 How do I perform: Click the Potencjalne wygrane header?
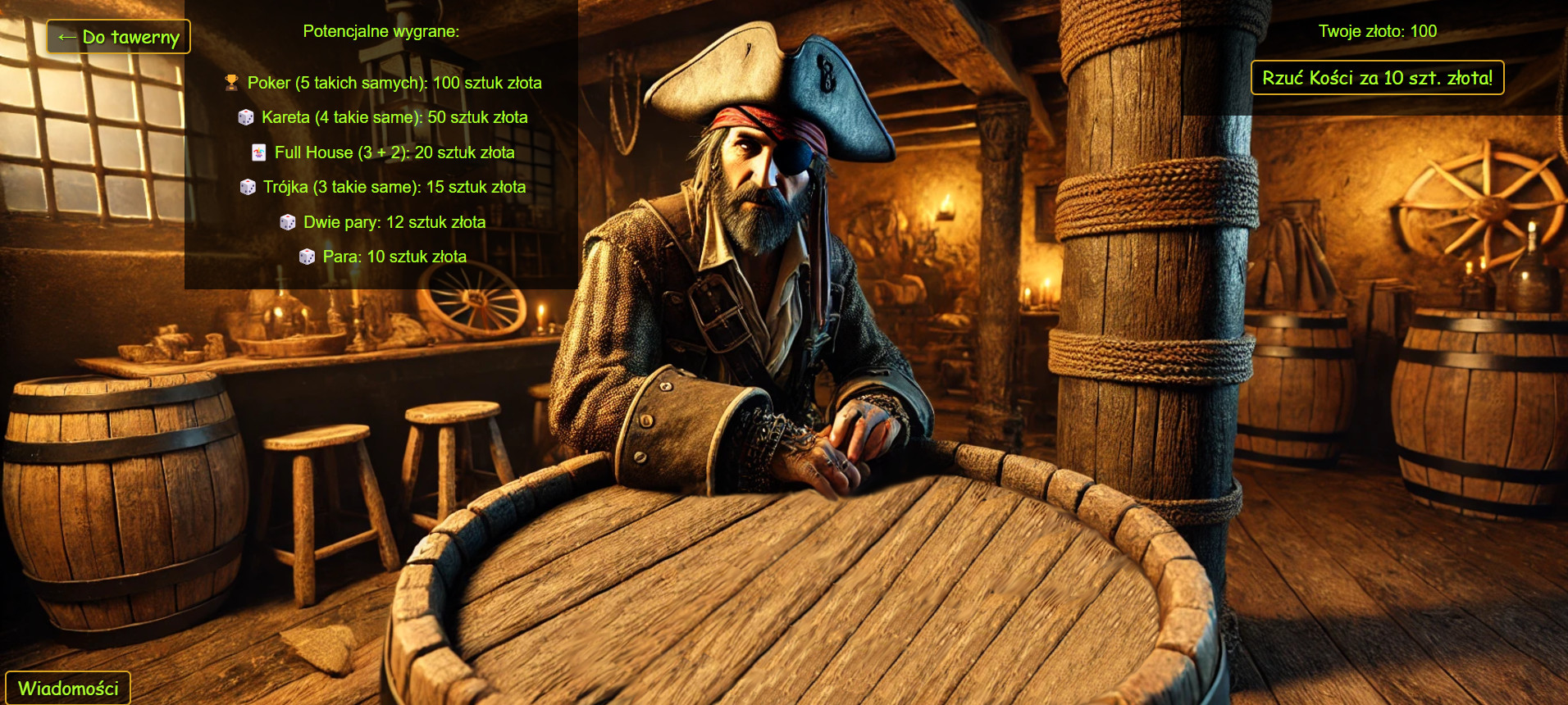381,32
